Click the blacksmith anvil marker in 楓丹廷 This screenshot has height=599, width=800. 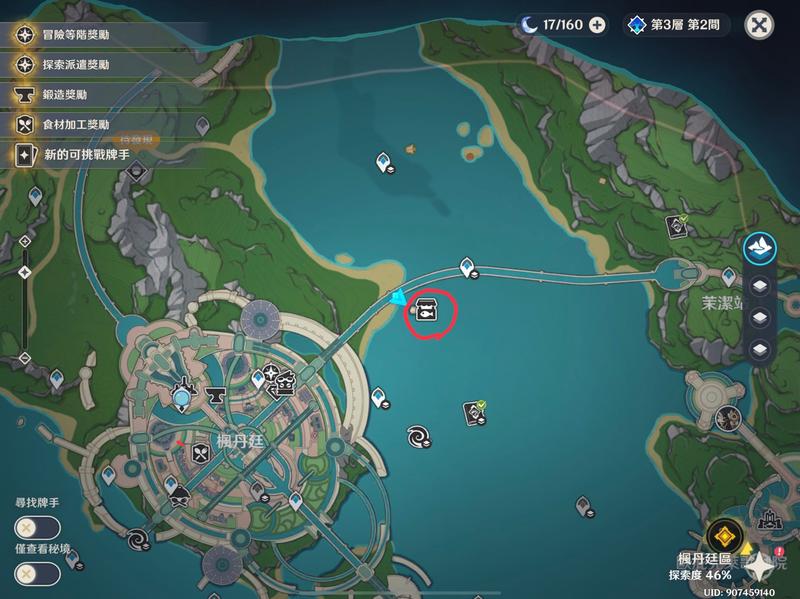pos(213,397)
